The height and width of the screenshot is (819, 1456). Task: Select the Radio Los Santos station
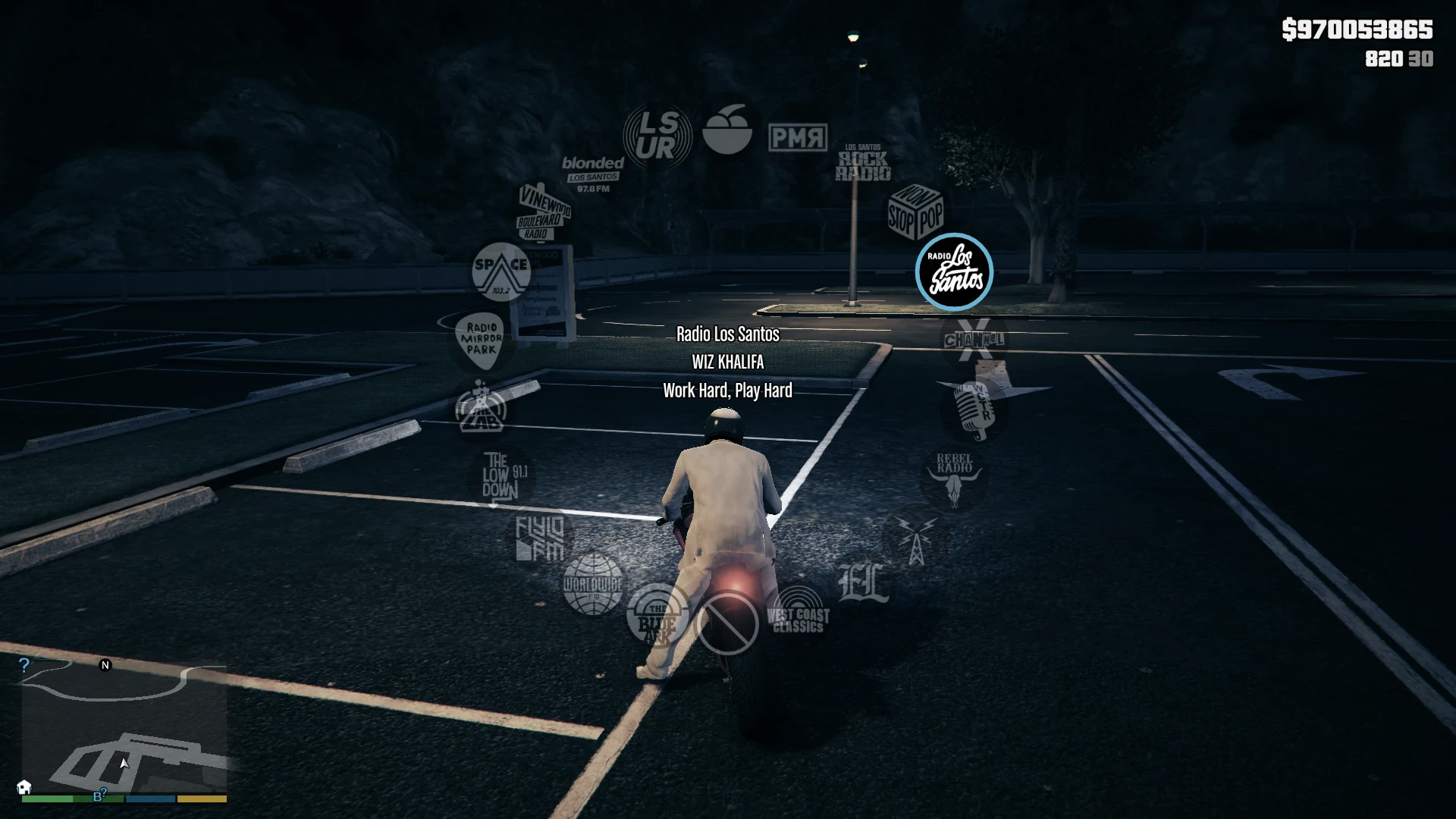(955, 273)
